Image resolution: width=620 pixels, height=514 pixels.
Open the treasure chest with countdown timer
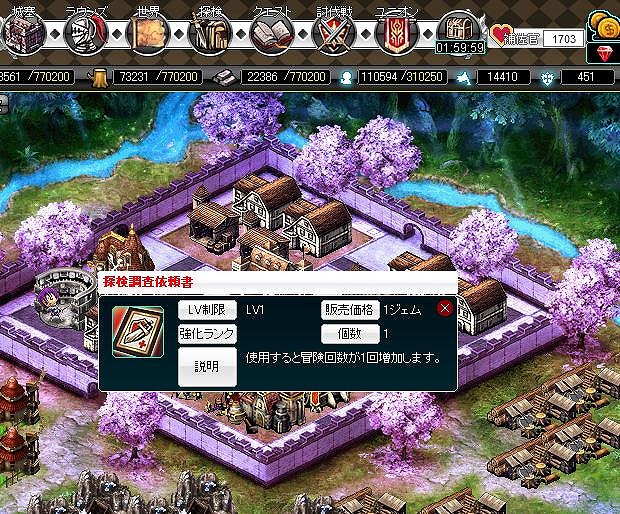pos(460,30)
